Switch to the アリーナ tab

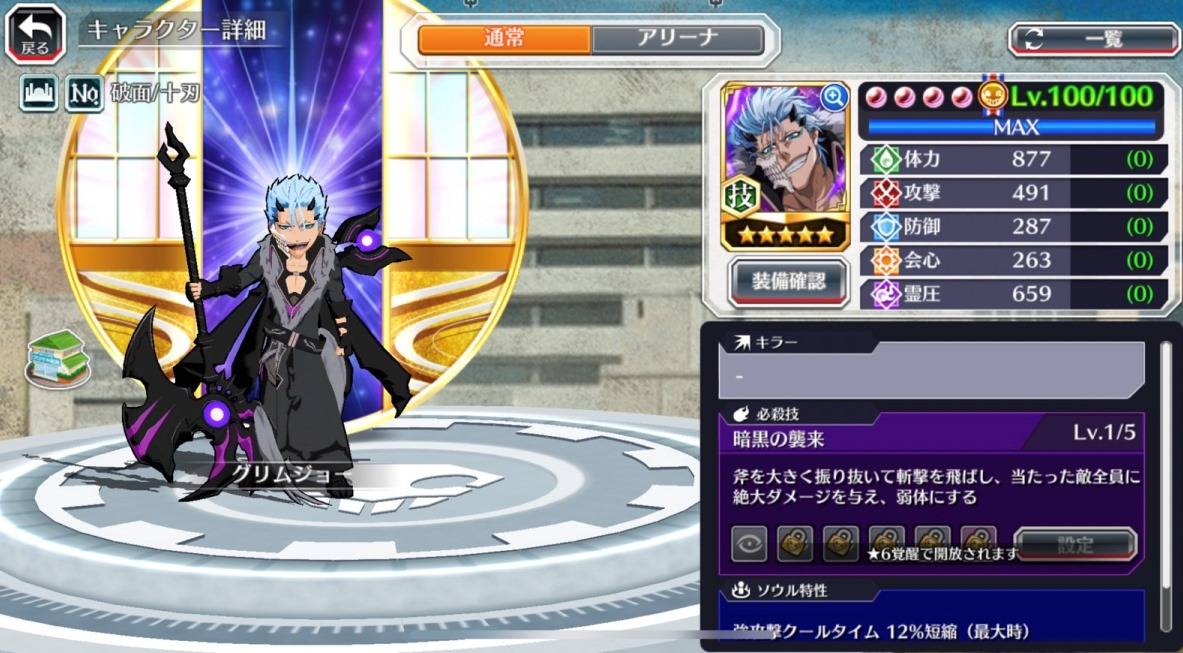click(x=677, y=40)
